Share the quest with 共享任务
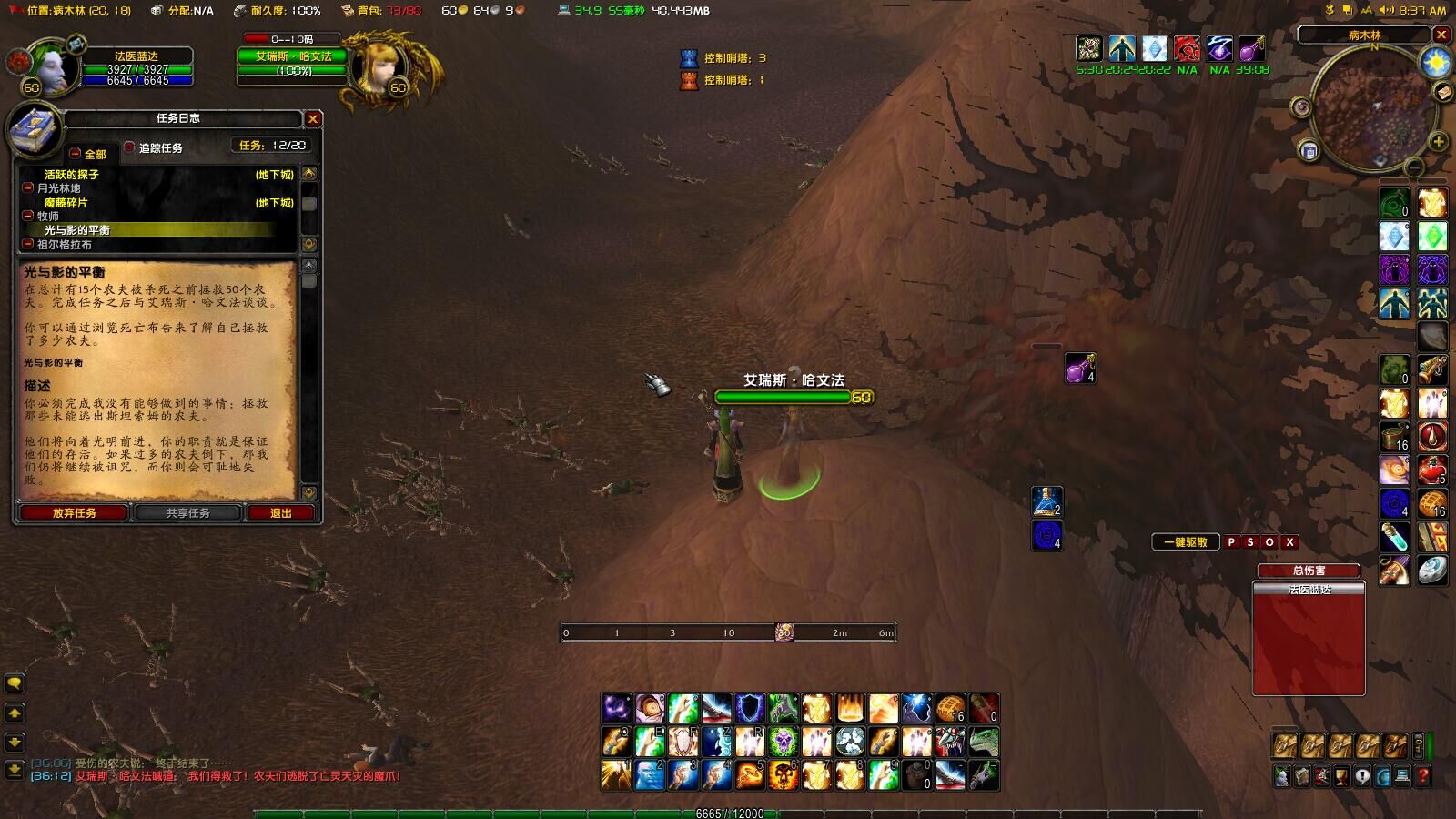The image size is (1456, 819). [187, 513]
